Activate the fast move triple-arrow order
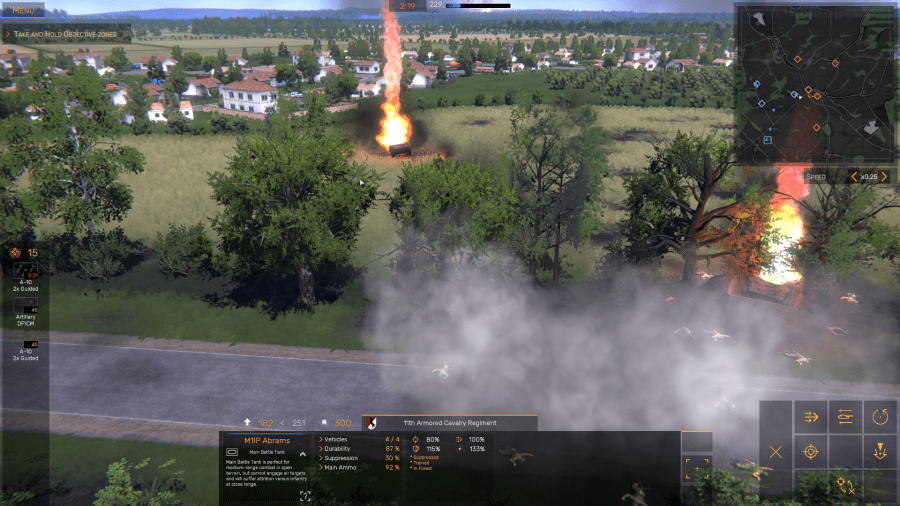Viewport: 900px width, 506px height. pos(811,417)
